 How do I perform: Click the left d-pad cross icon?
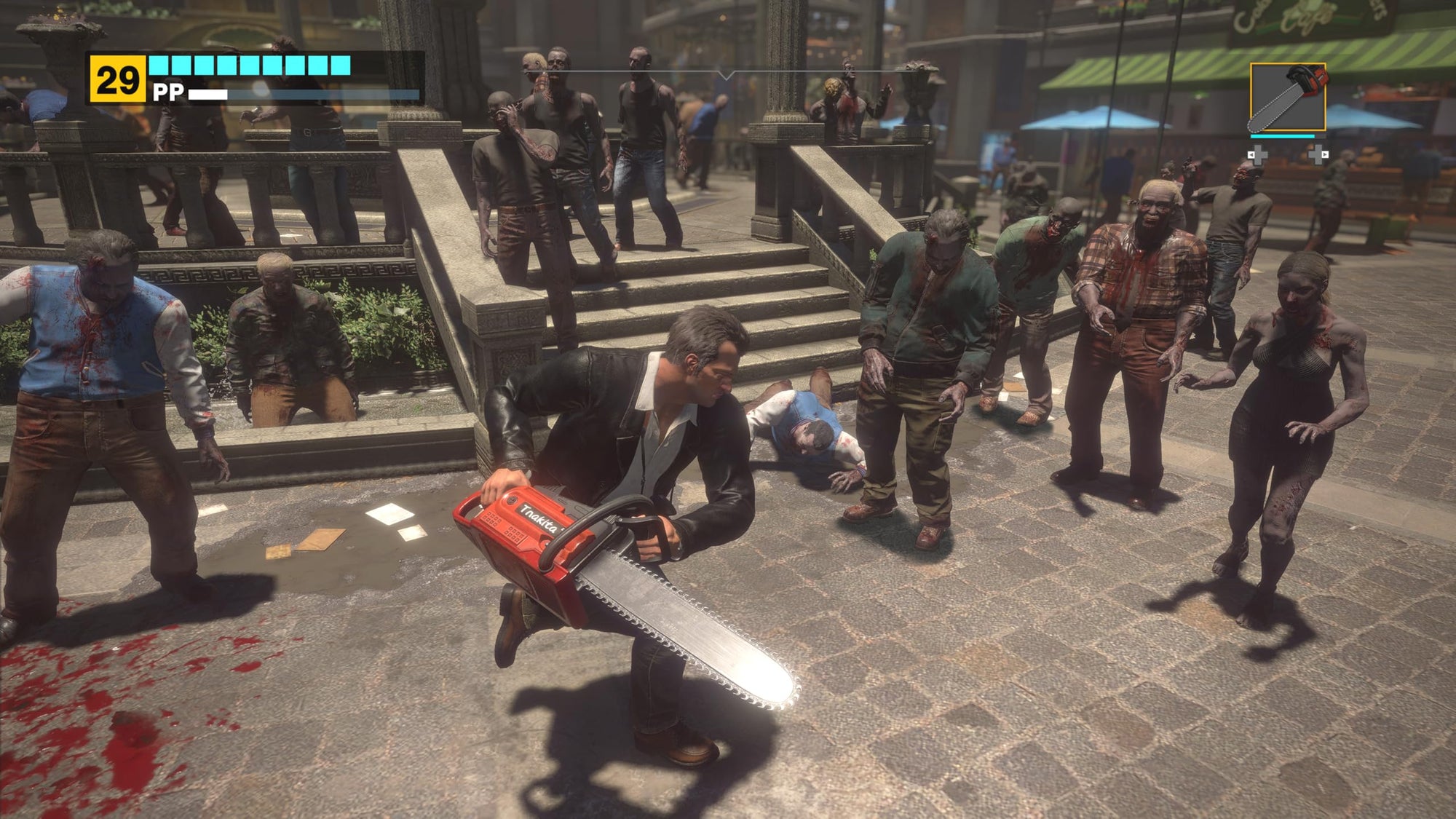point(1259,157)
